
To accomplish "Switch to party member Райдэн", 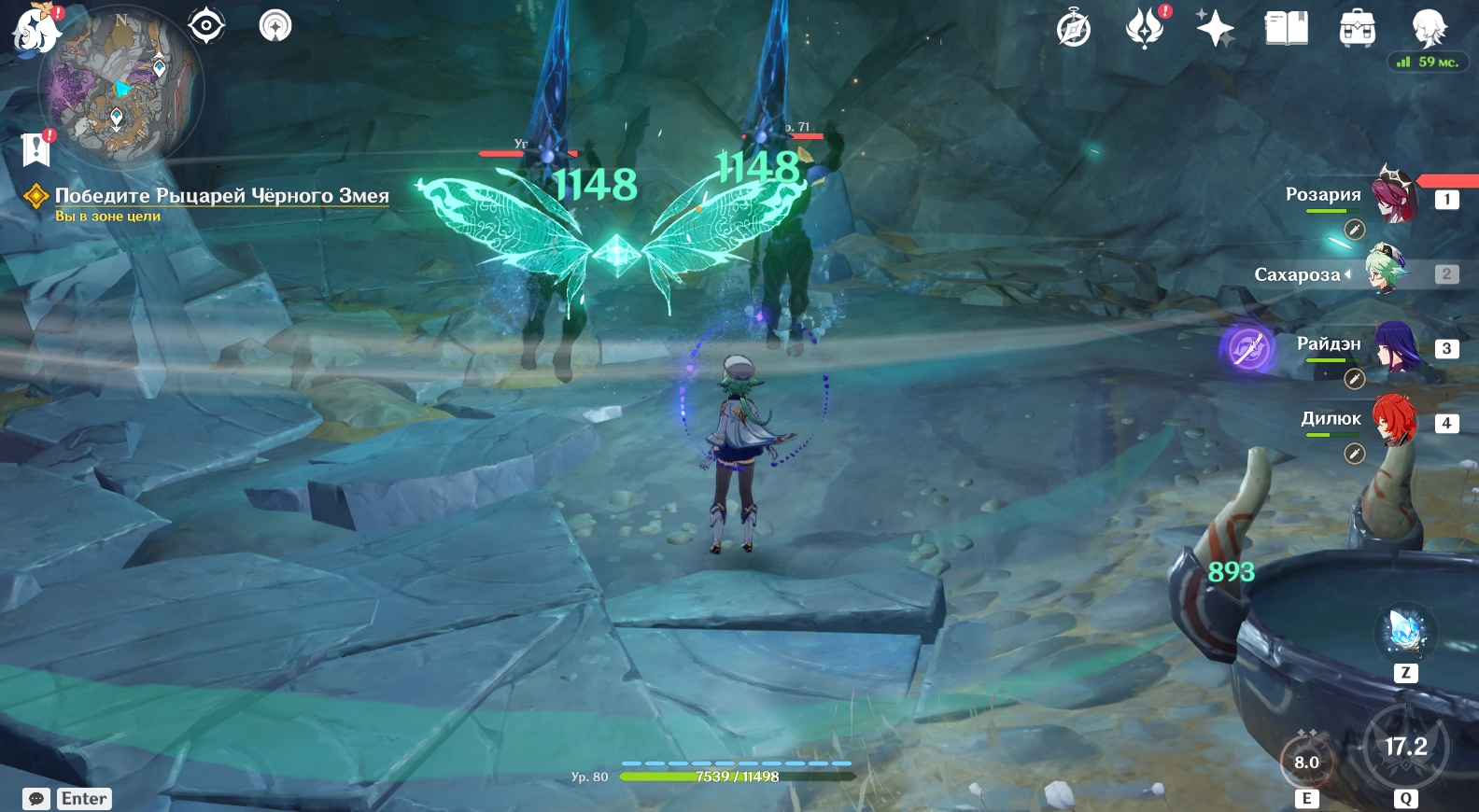I will (1393, 346).
